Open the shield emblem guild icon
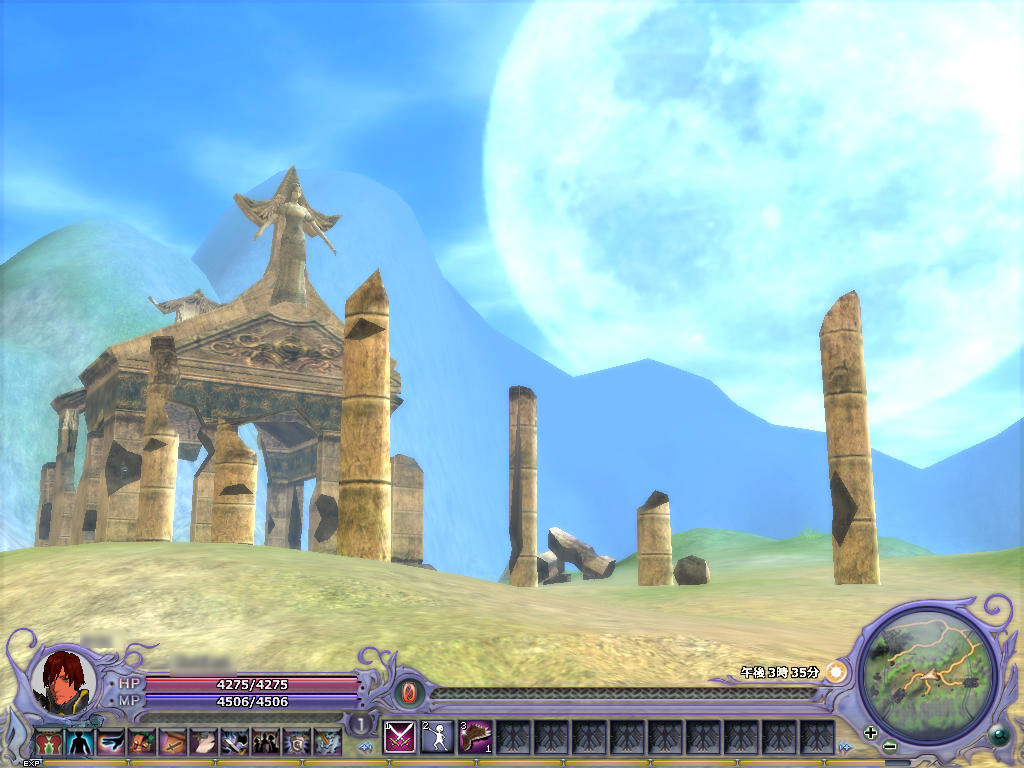This screenshot has height=768, width=1024. pyautogui.click(x=297, y=742)
